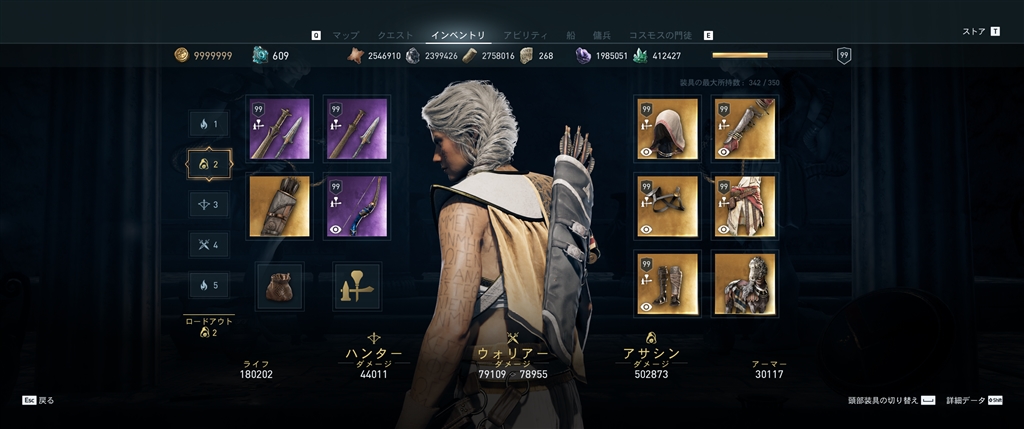Select the boots leg gear slot
Viewport: 1024px width, 429px height.
[x=666, y=284]
